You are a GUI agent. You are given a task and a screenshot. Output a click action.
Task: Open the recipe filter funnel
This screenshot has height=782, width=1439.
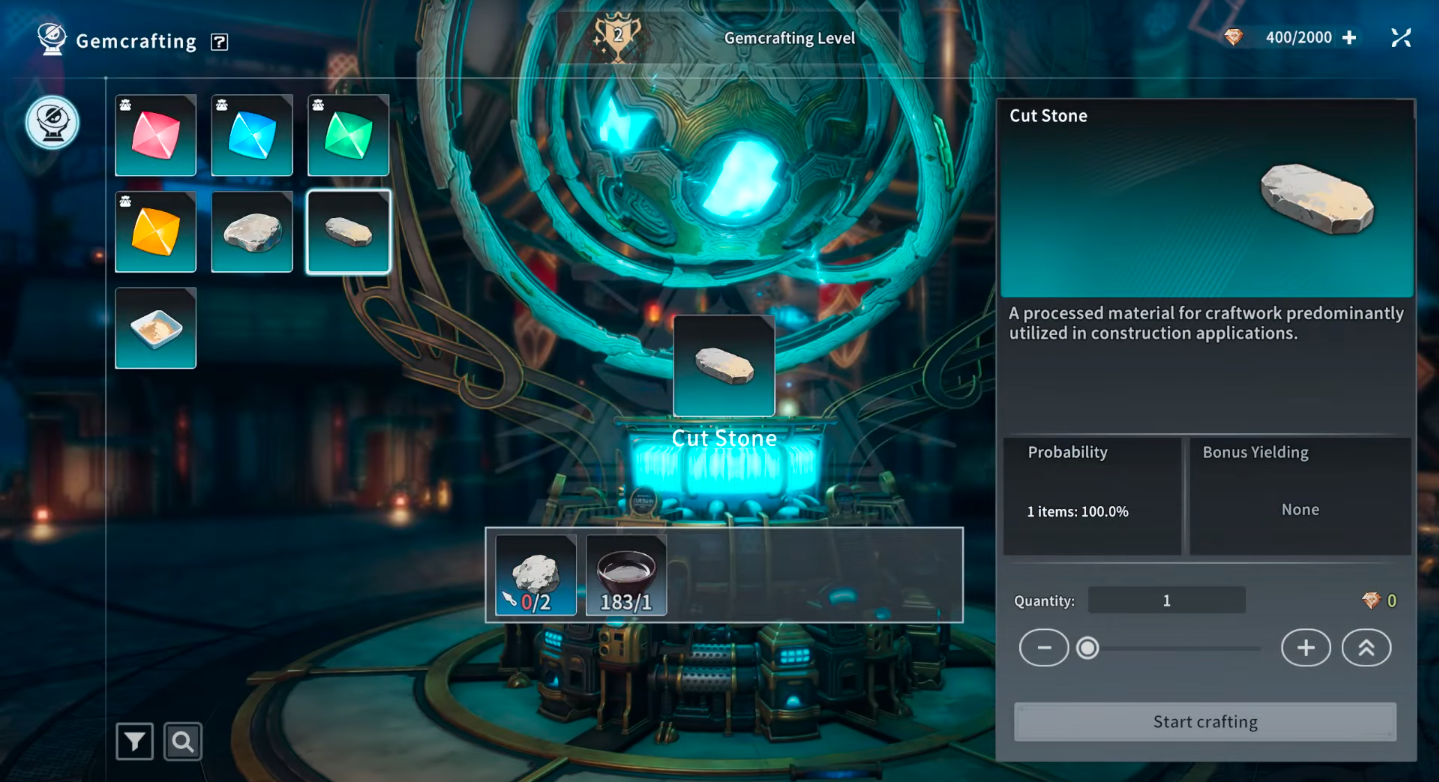(x=135, y=742)
